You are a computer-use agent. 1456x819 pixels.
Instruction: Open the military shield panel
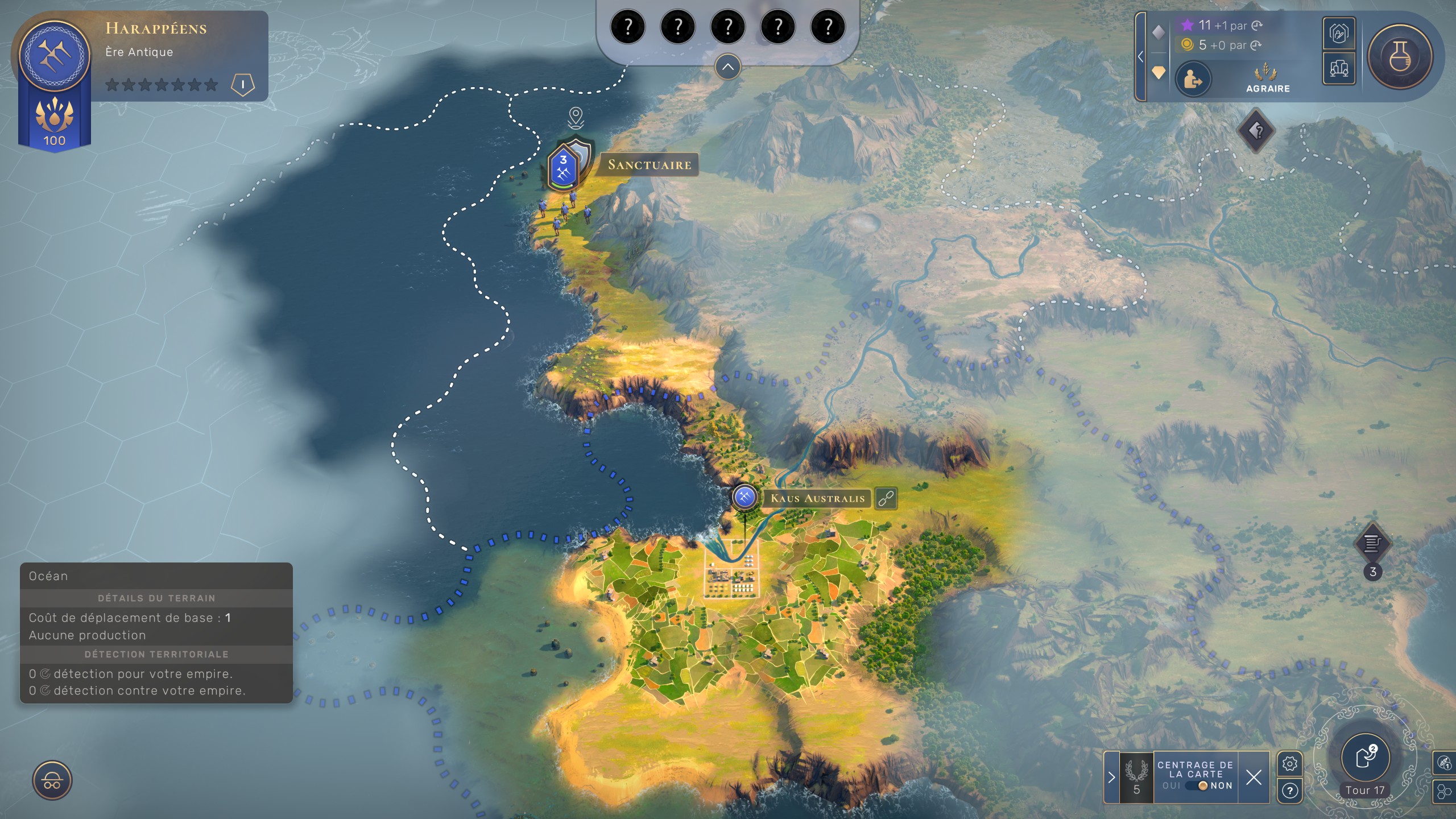pos(1339,34)
